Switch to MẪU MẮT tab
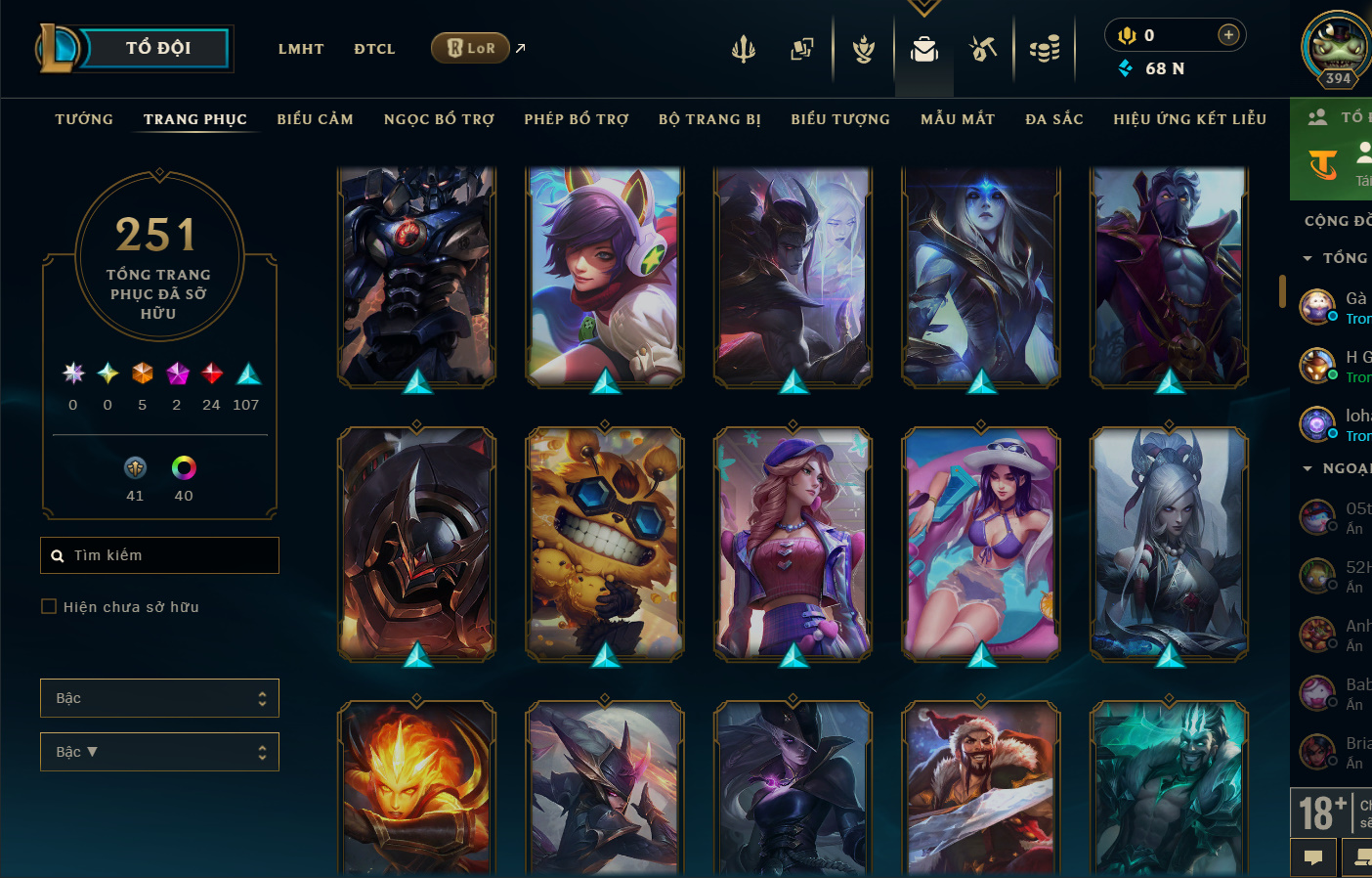1372x878 pixels. coord(958,119)
